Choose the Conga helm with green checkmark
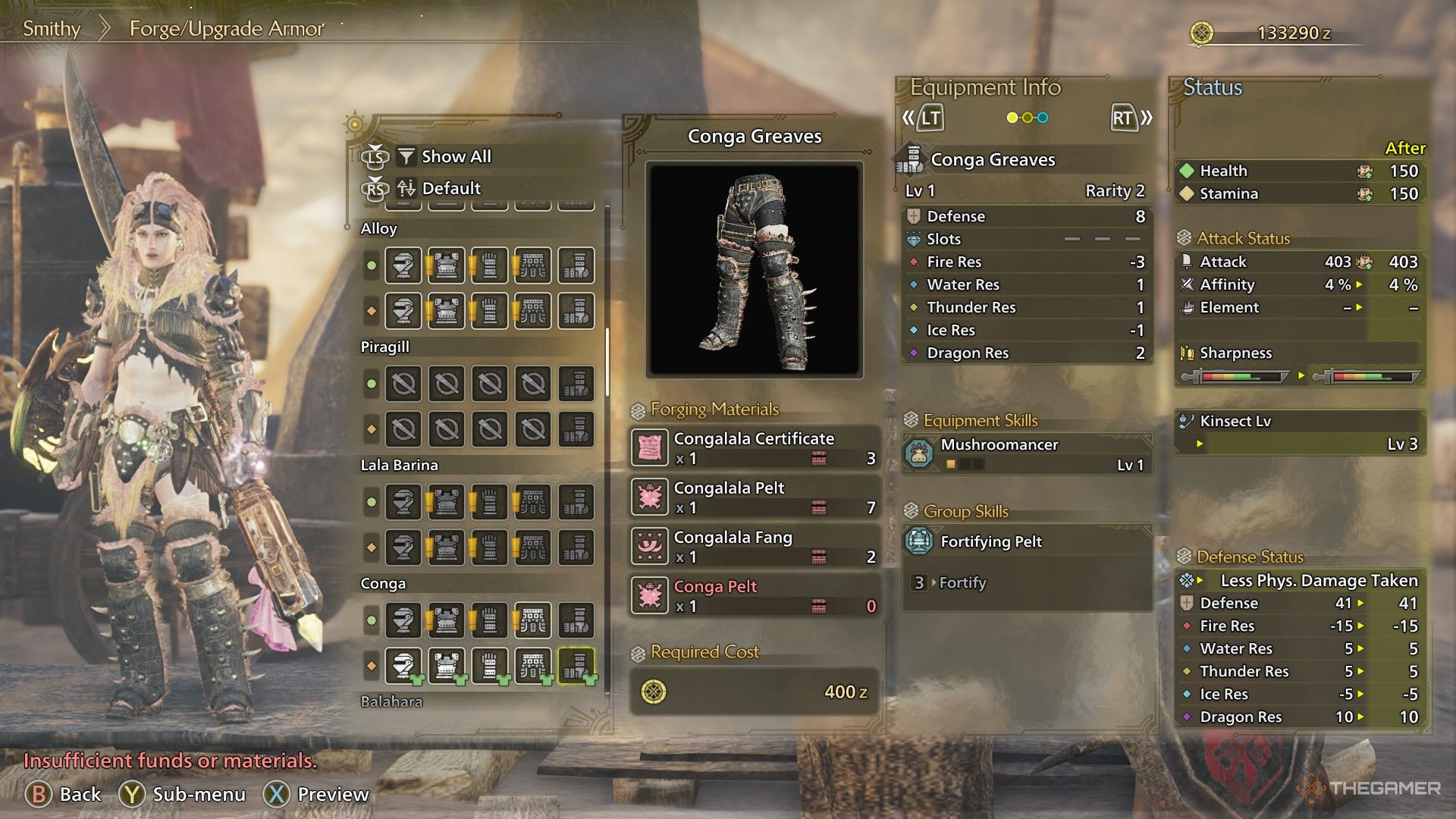This screenshot has height=819, width=1456. [x=403, y=666]
